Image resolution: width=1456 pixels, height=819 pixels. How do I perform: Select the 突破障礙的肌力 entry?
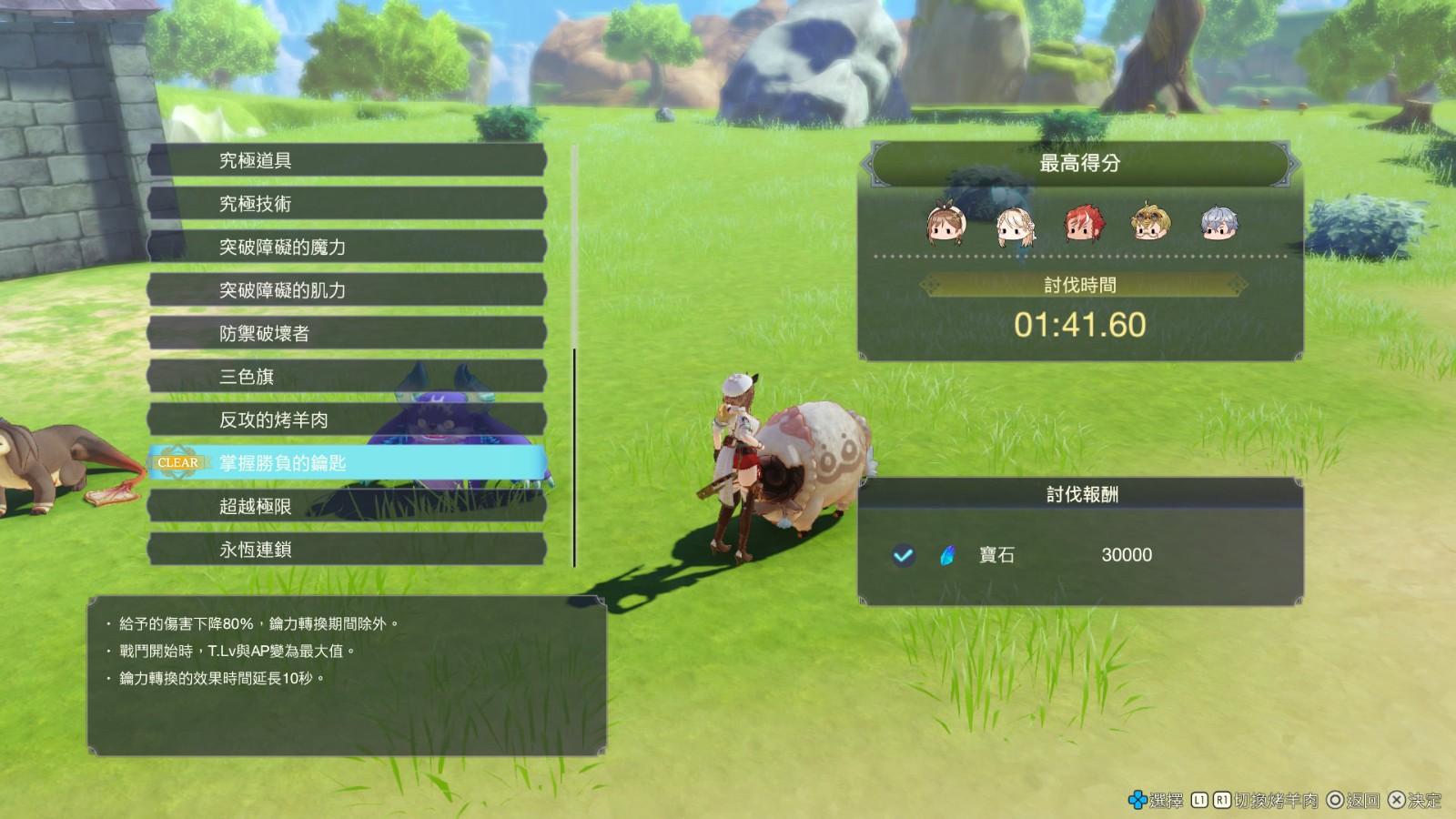pos(346,290)
